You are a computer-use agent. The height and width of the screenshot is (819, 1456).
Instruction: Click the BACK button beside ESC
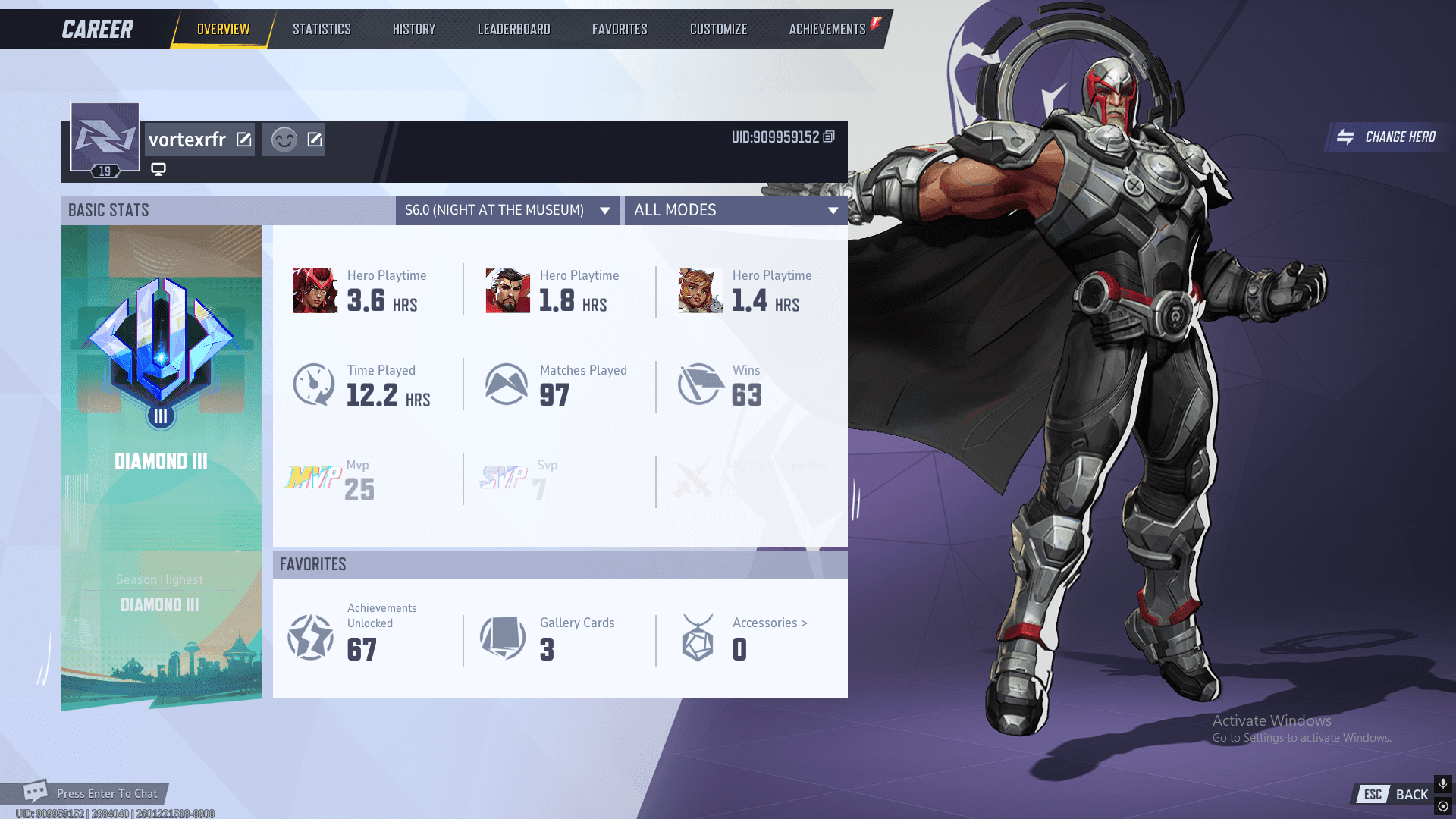(x=1411, y=795)
